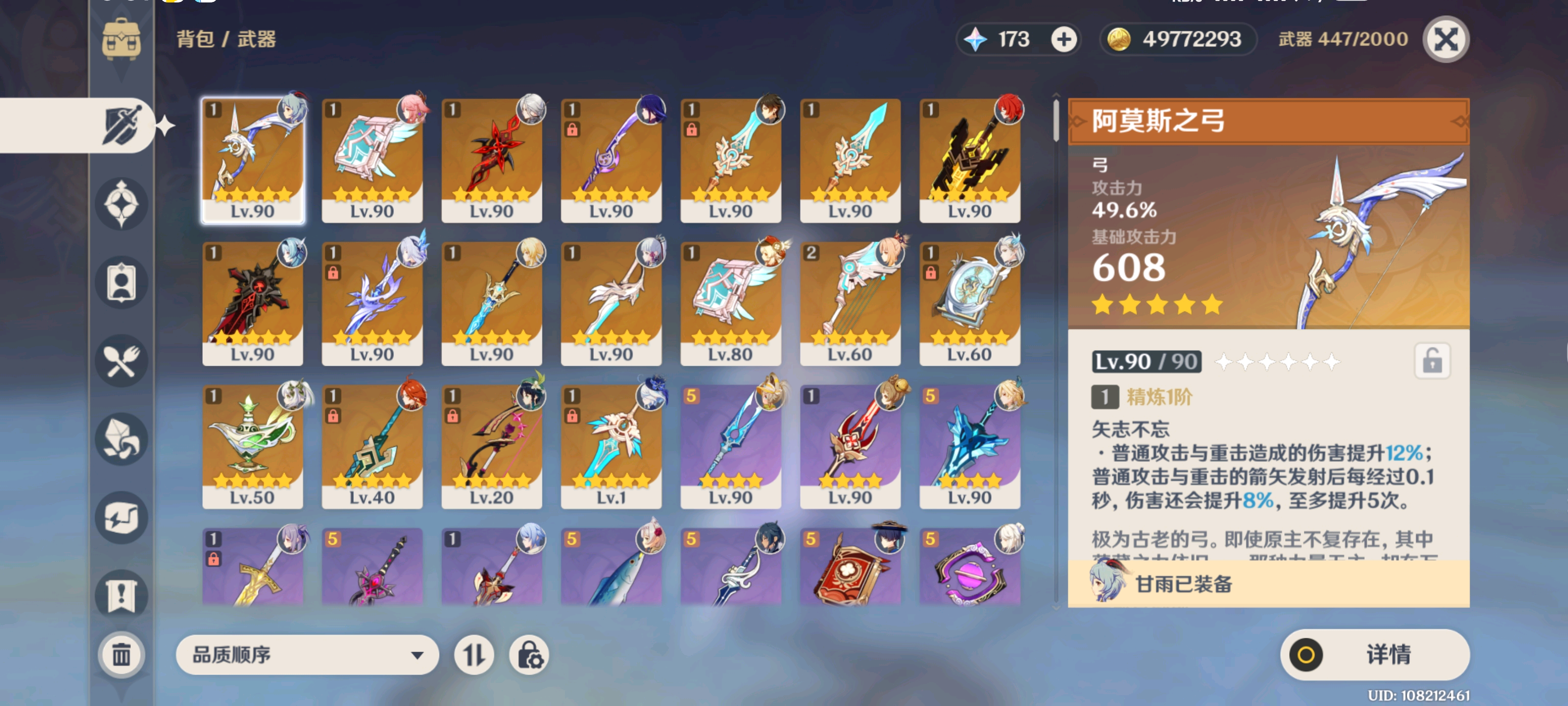Switch to the food tab
1568x706 pixels.
coord(121,361)
